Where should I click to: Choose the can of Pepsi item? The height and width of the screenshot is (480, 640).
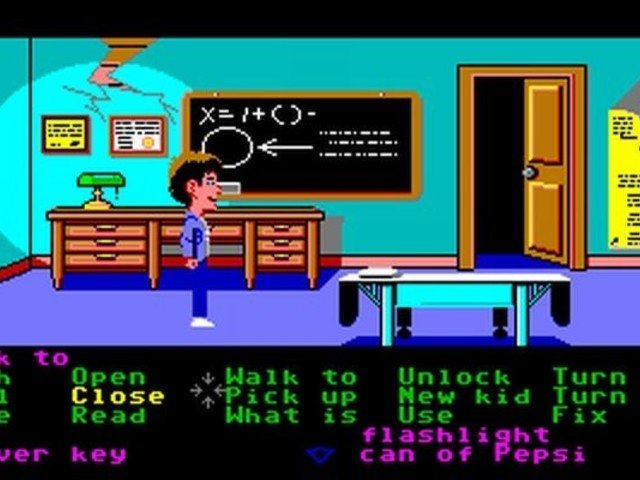472,454
